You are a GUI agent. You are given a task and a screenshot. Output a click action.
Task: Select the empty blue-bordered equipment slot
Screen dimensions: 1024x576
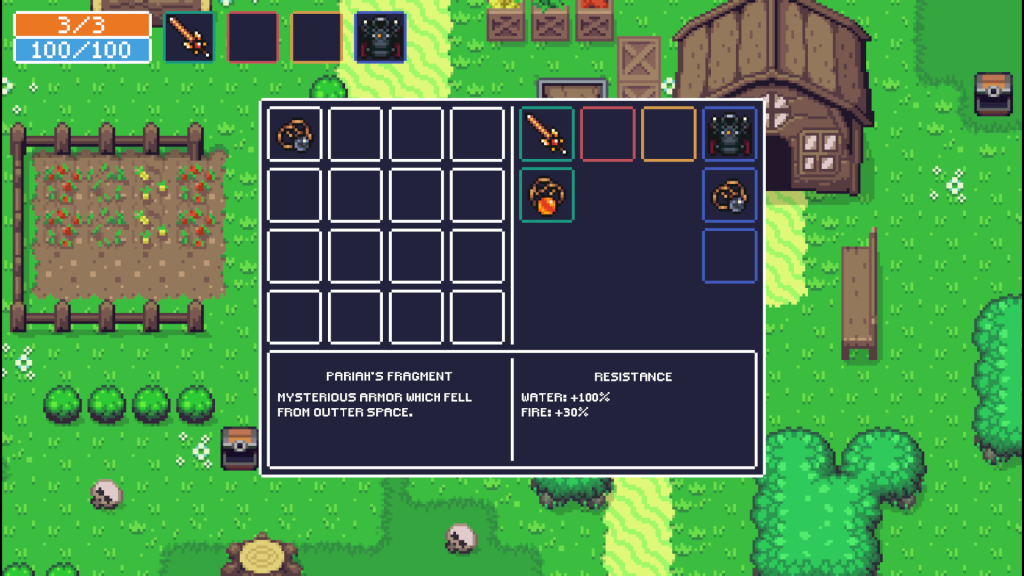point(729,256)
